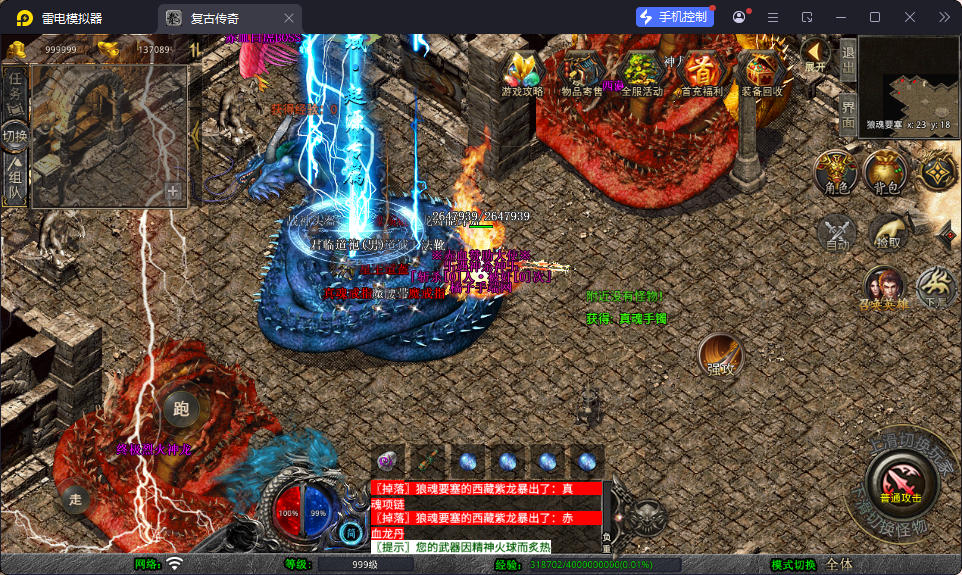Open the 角色 character panel
This screenshot has height=575, width=962.
[x=836, y=172]
